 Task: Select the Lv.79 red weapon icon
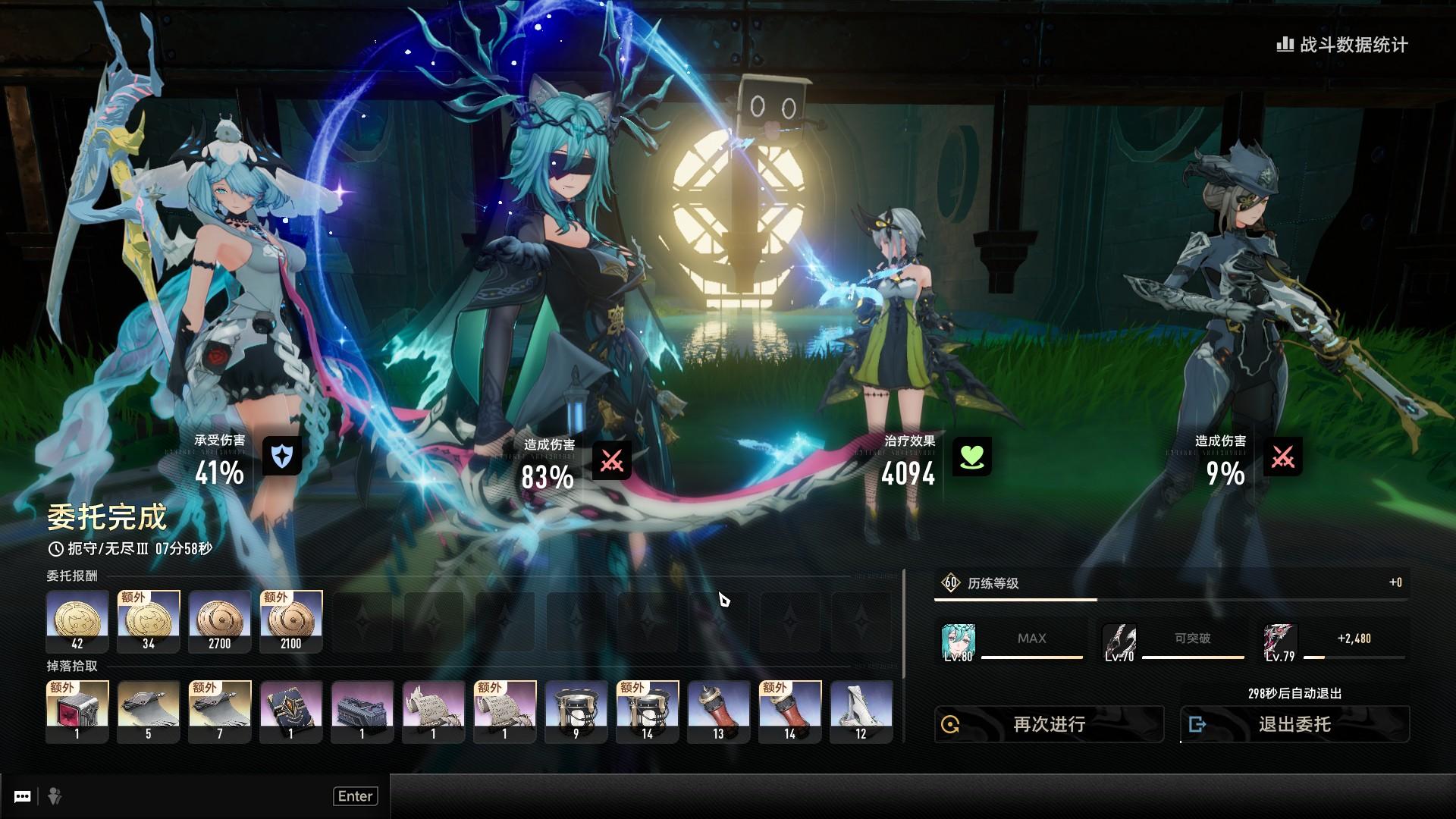1280,642
